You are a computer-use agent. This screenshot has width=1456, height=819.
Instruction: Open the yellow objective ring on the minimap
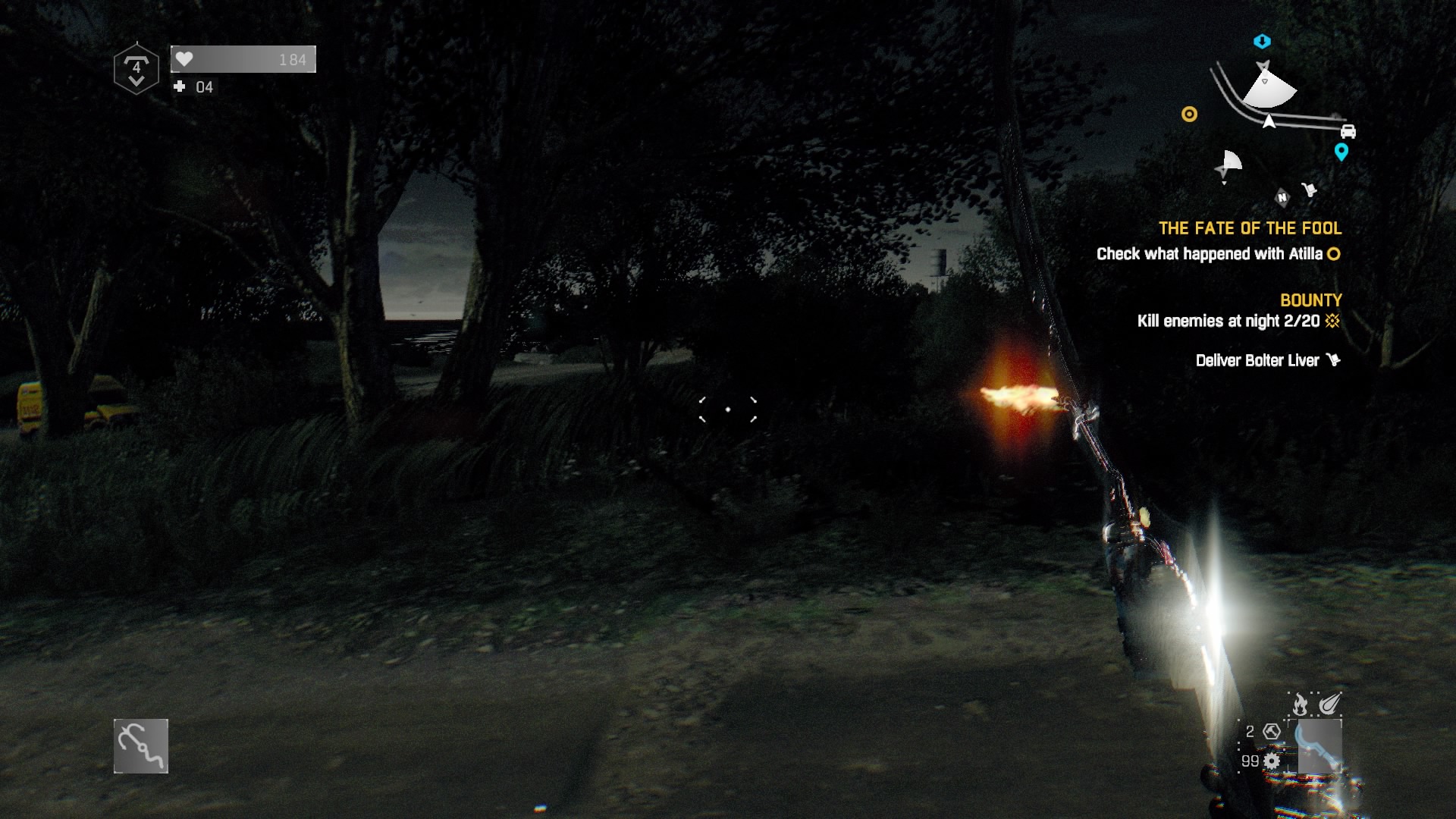1189,115
